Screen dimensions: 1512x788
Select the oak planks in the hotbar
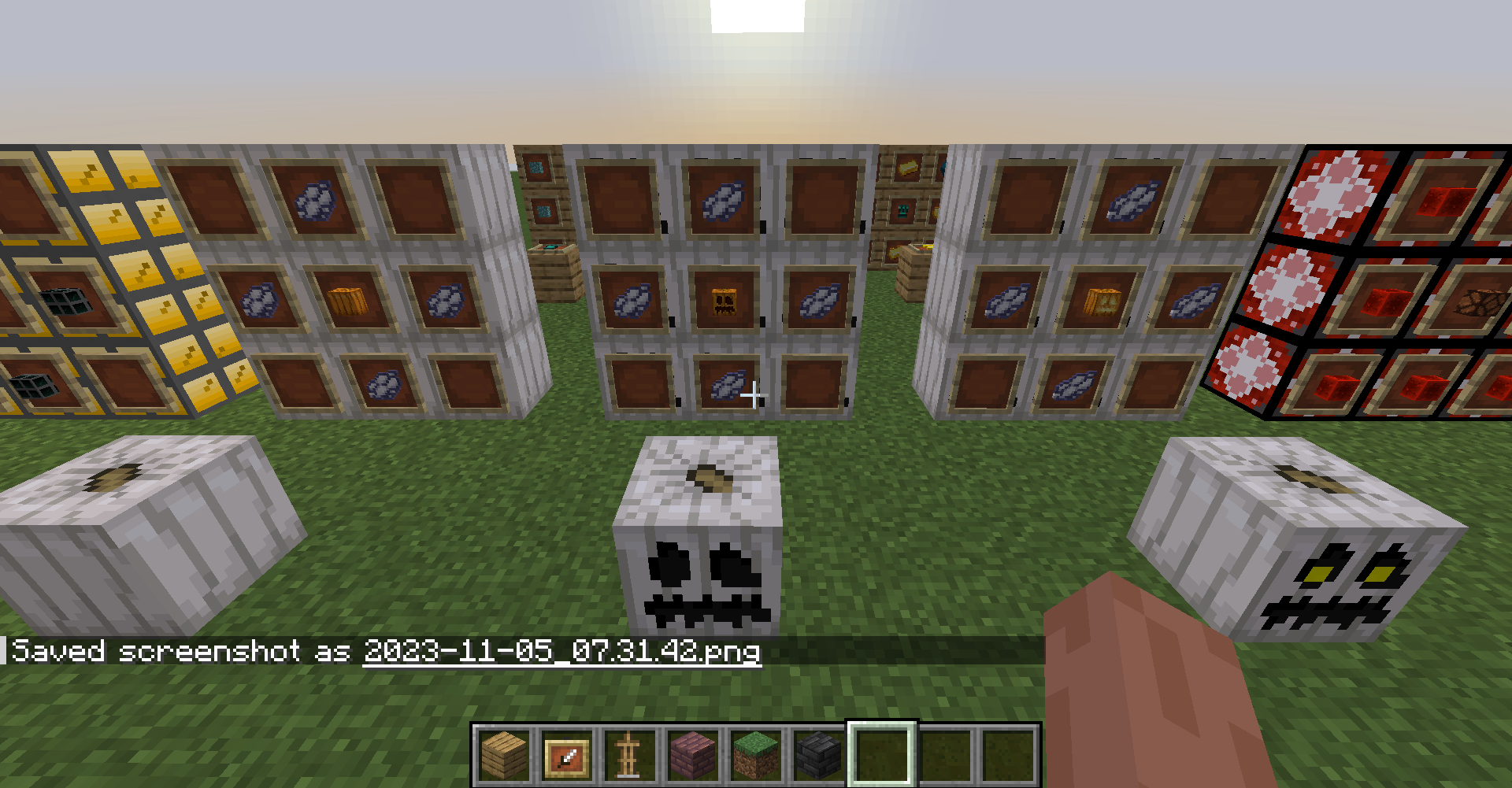[504, 755]
